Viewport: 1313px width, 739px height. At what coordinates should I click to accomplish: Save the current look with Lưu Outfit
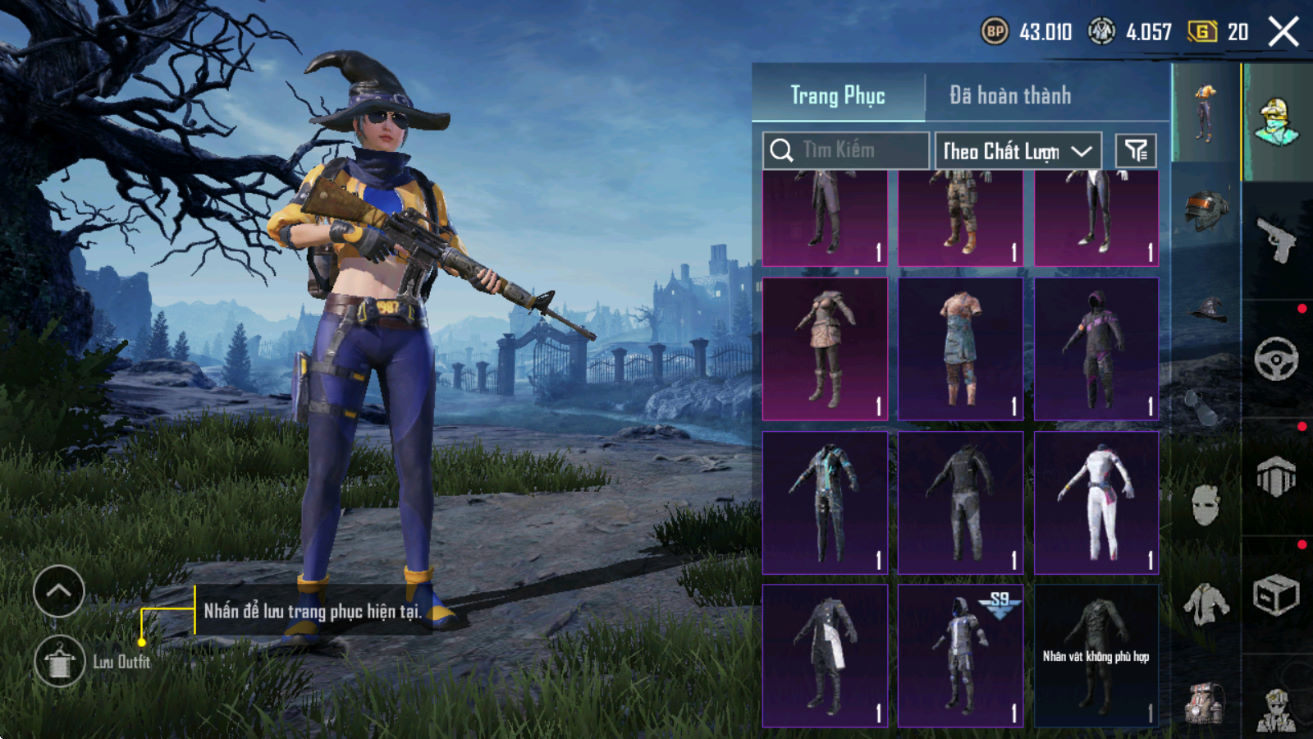[58, 661]
